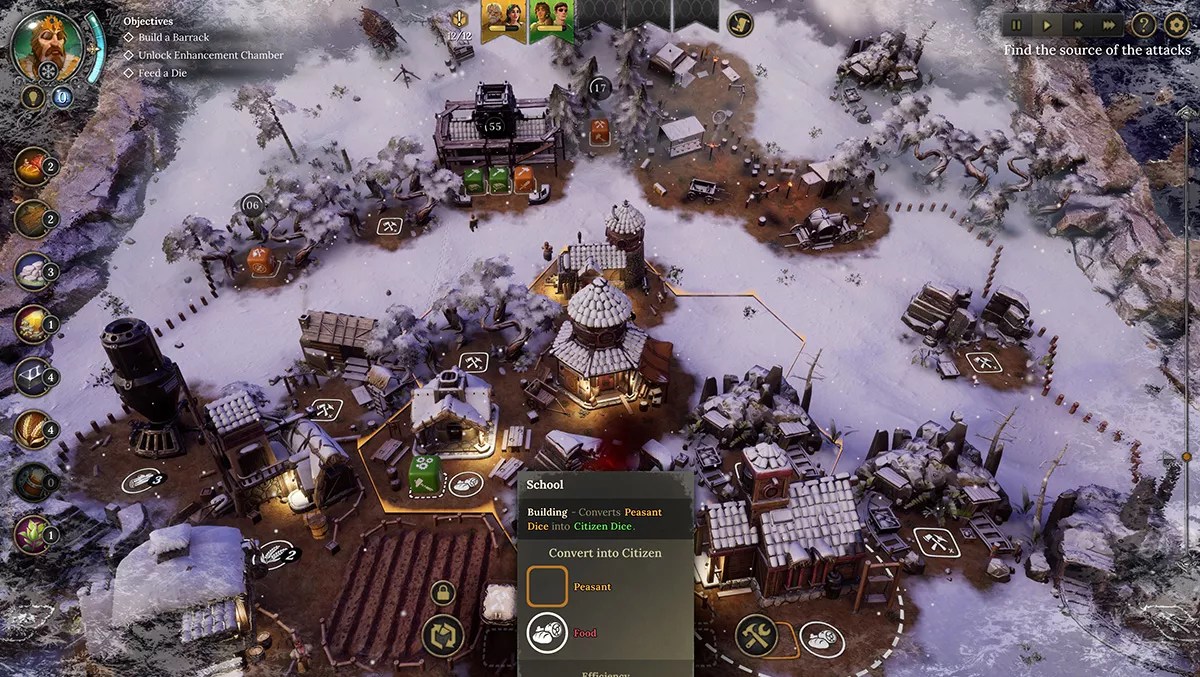This screenshot has width=1200, height=677.
Task: Click the bearded king portrait
Action: click(x=46, y=45)
